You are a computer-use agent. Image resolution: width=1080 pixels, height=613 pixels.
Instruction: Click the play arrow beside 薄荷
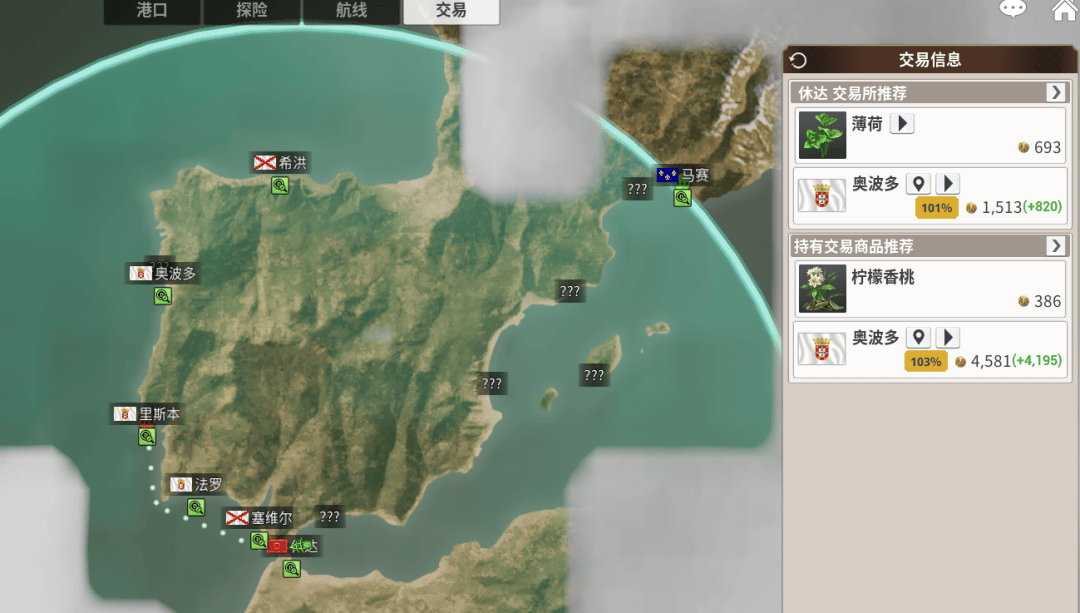coord(902,124)
